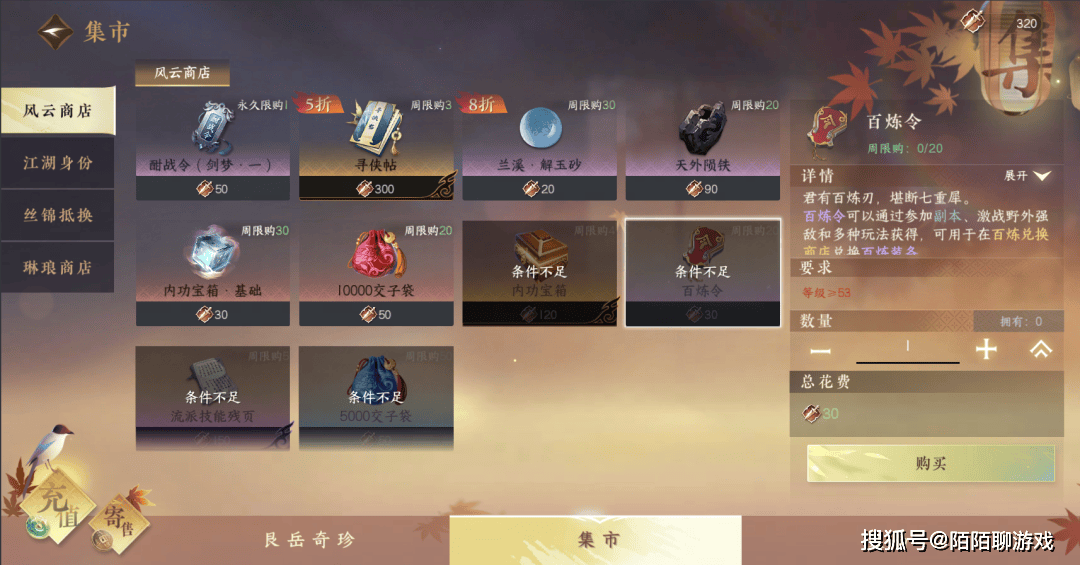The height and width of the screenshot is (565, 1080).
Task: Select the locked 流派技能残页 item
Action: point(212,397)
